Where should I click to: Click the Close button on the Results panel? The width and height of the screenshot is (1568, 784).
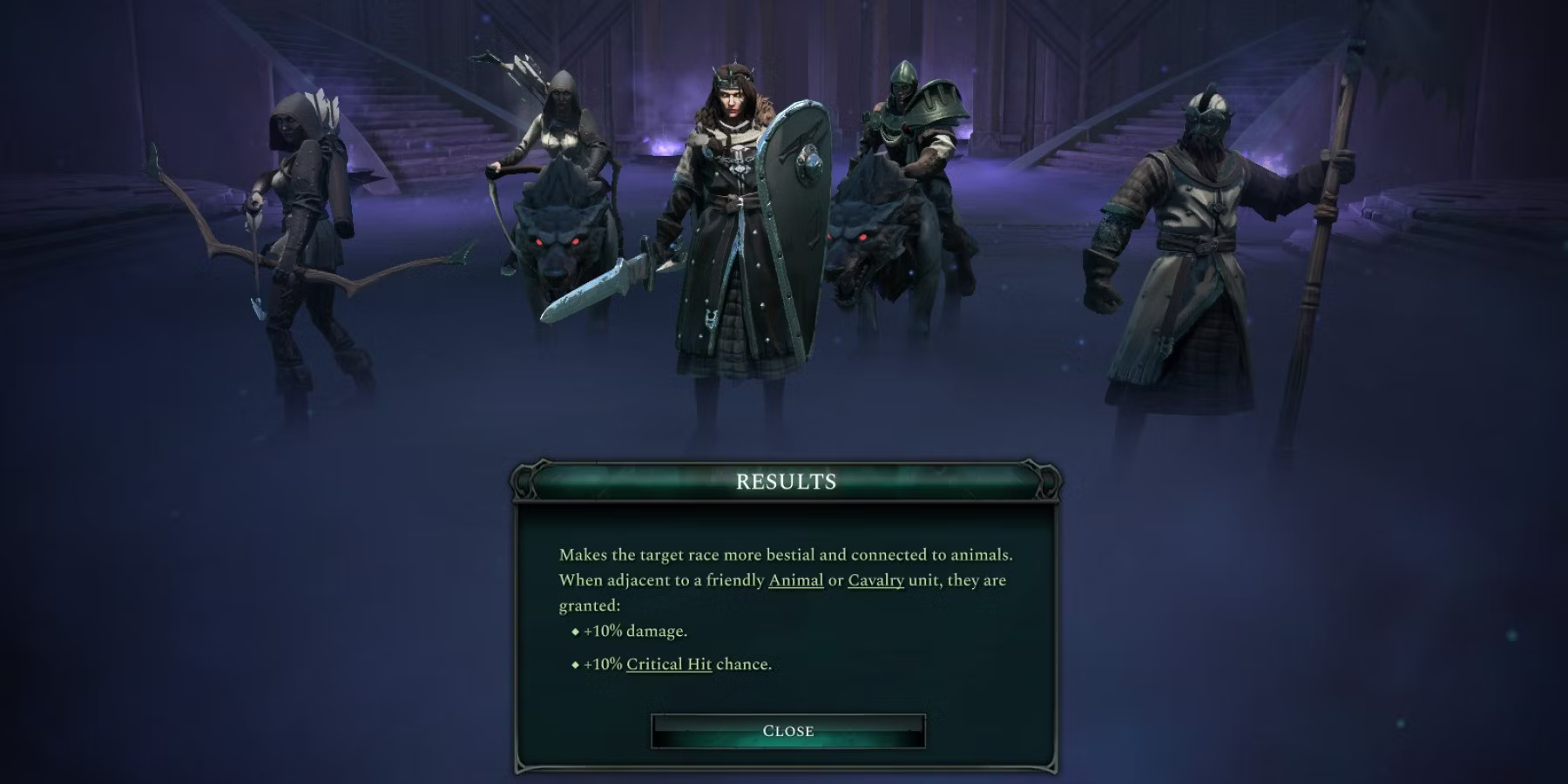(x=787, y=730)
